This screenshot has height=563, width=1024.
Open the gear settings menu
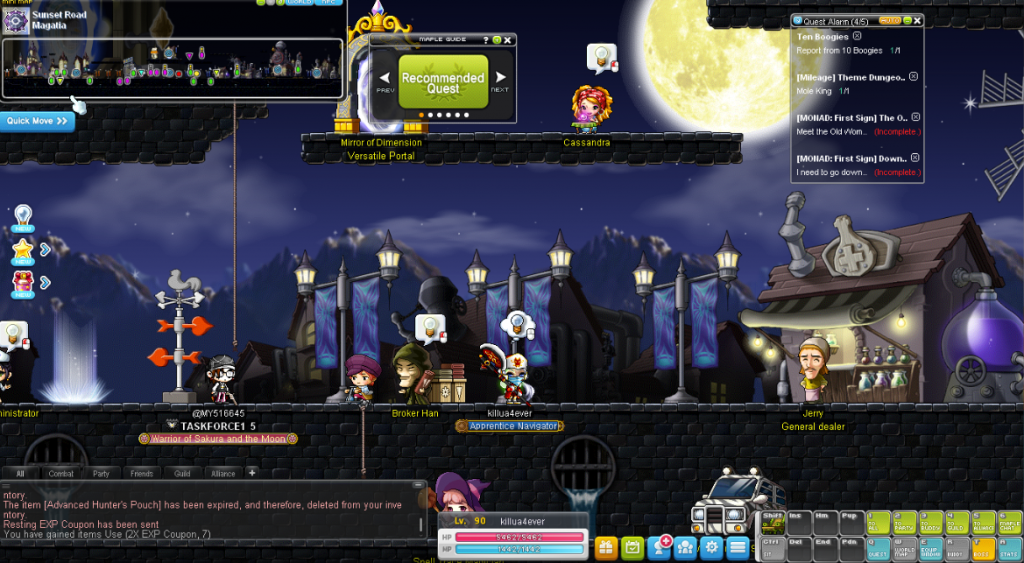click(711, 547)
